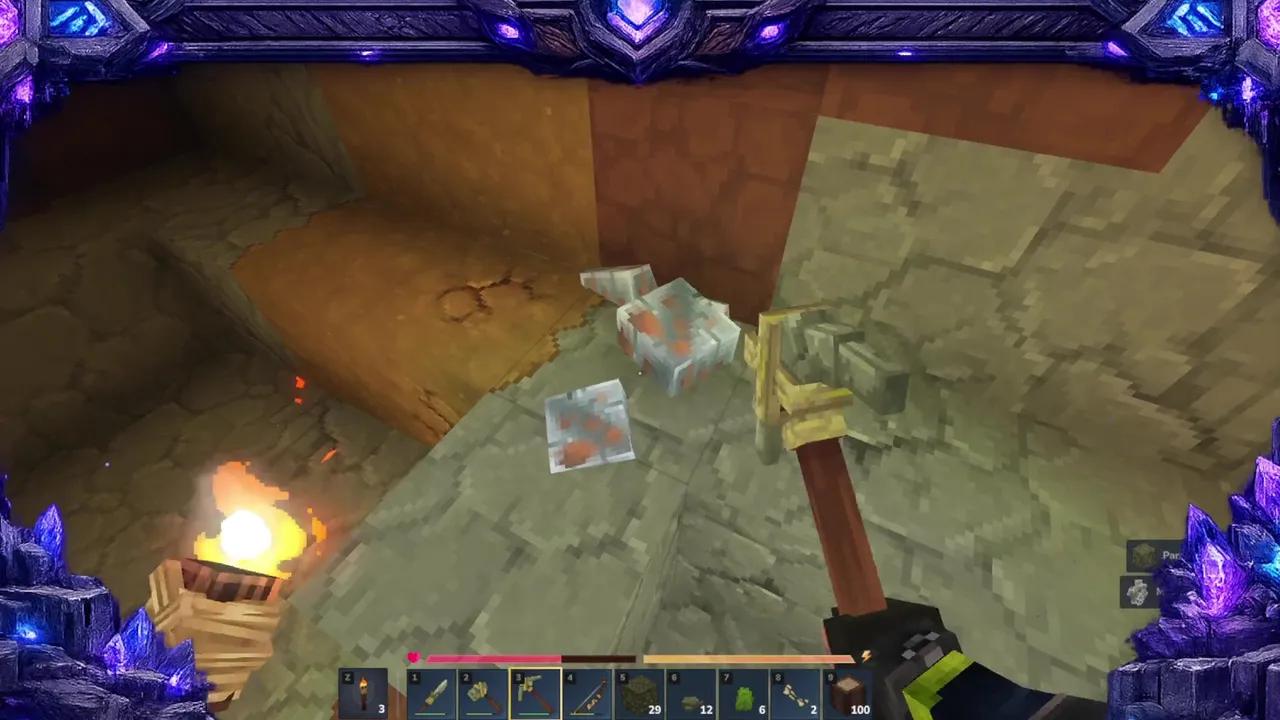The height and width of the screenshot is (720, 1280).
Task: Select the bone pieces in hotbar slot 8
Action: tap(798, 691)
